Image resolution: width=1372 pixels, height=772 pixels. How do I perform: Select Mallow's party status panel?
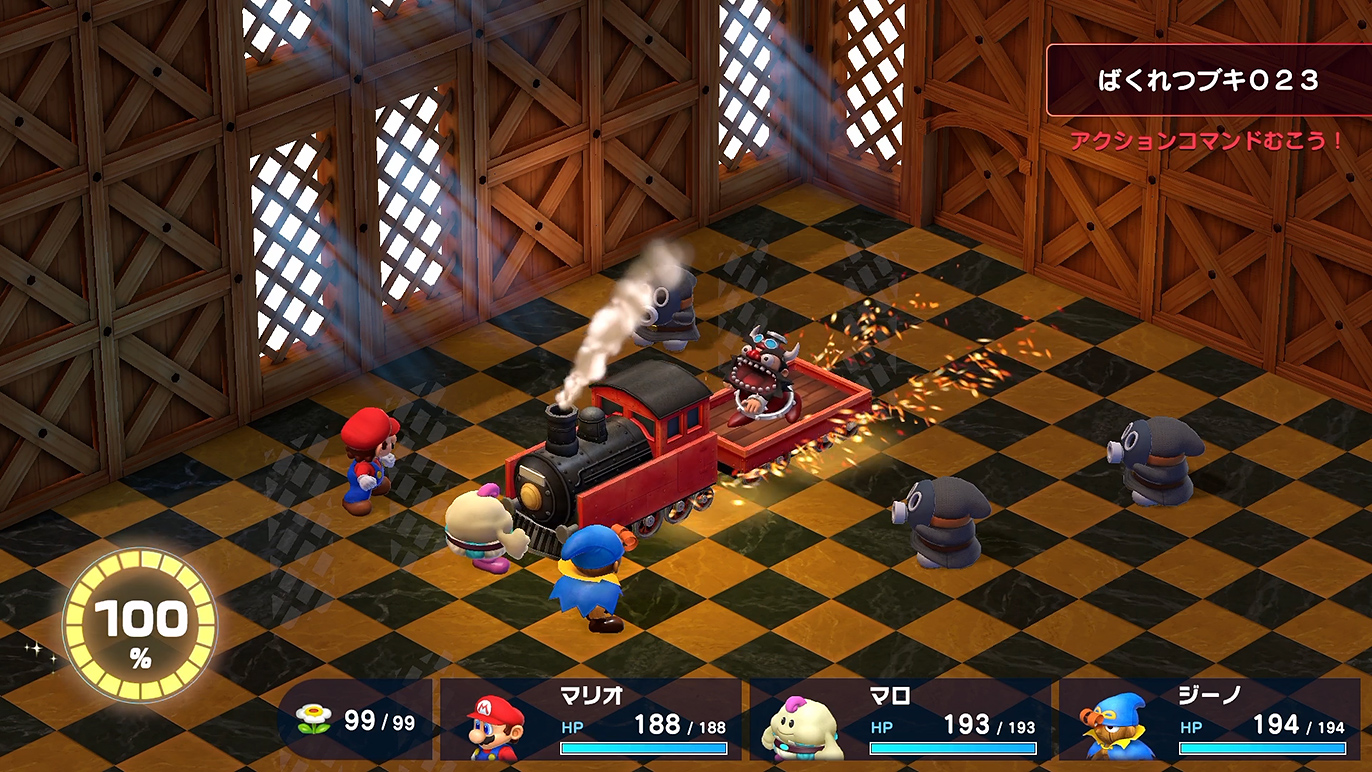900,720
